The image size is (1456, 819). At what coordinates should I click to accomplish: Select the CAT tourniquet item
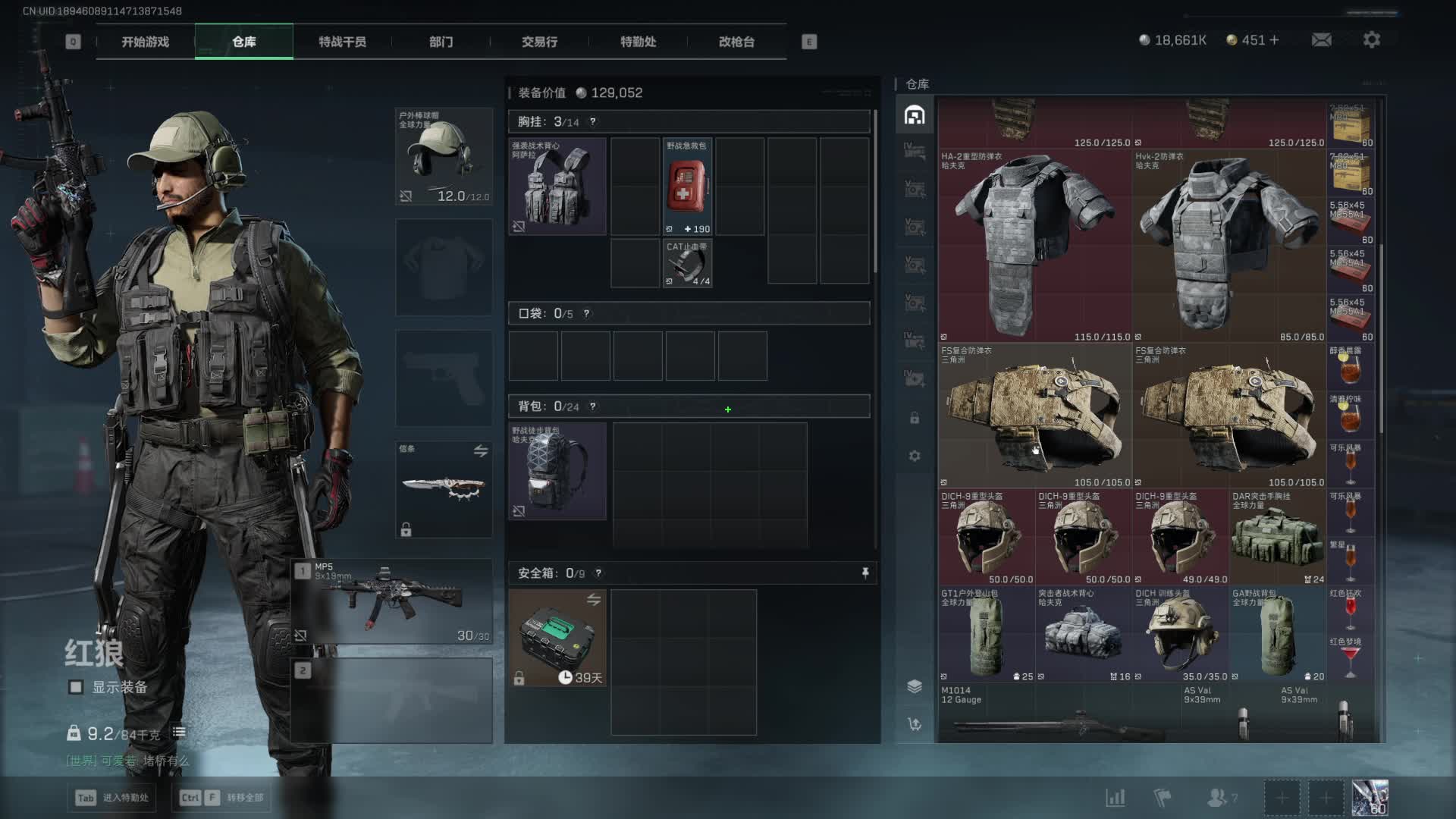coord(687,264)
